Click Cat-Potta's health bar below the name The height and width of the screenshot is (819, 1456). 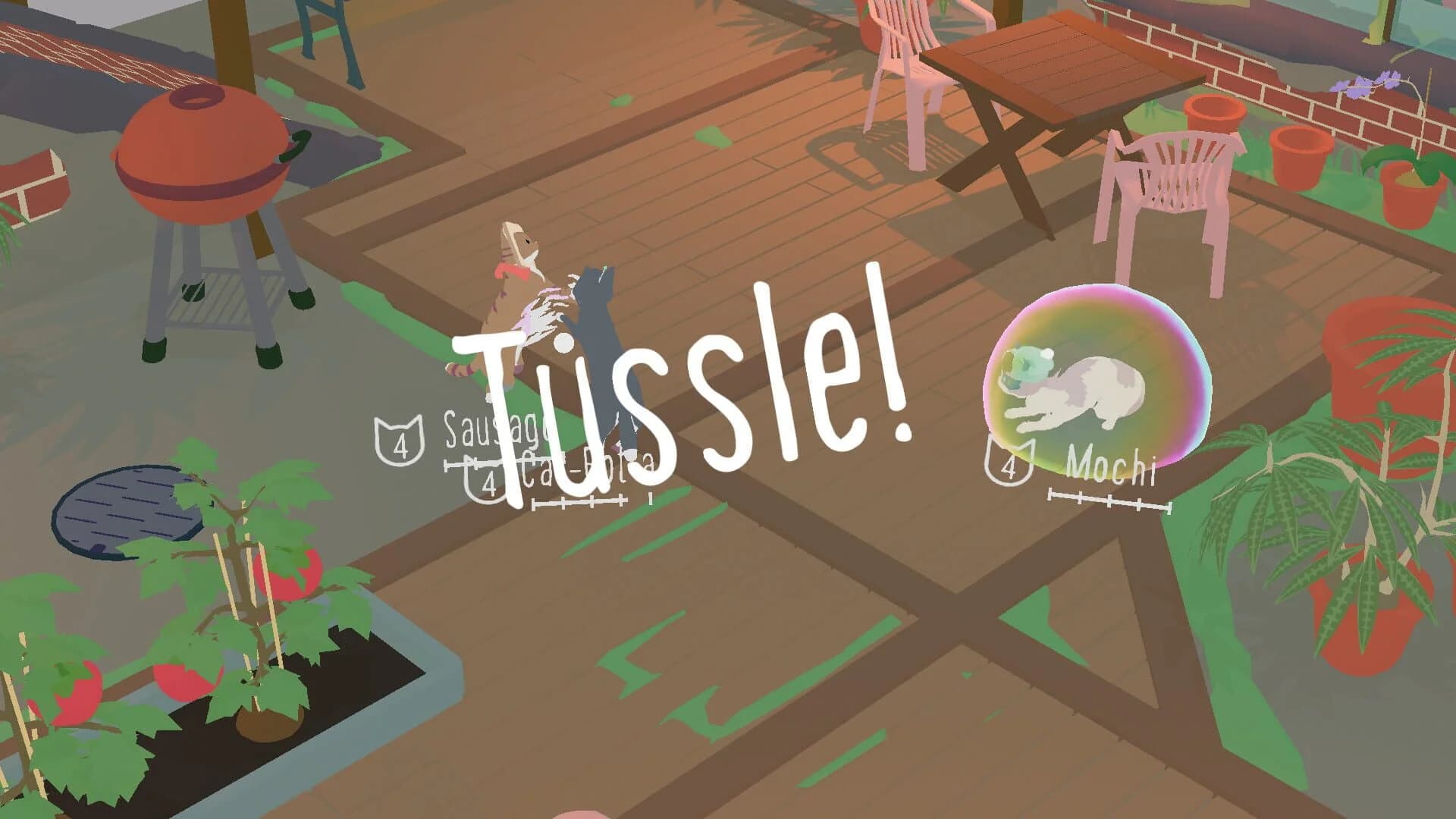tap(580, 502)
